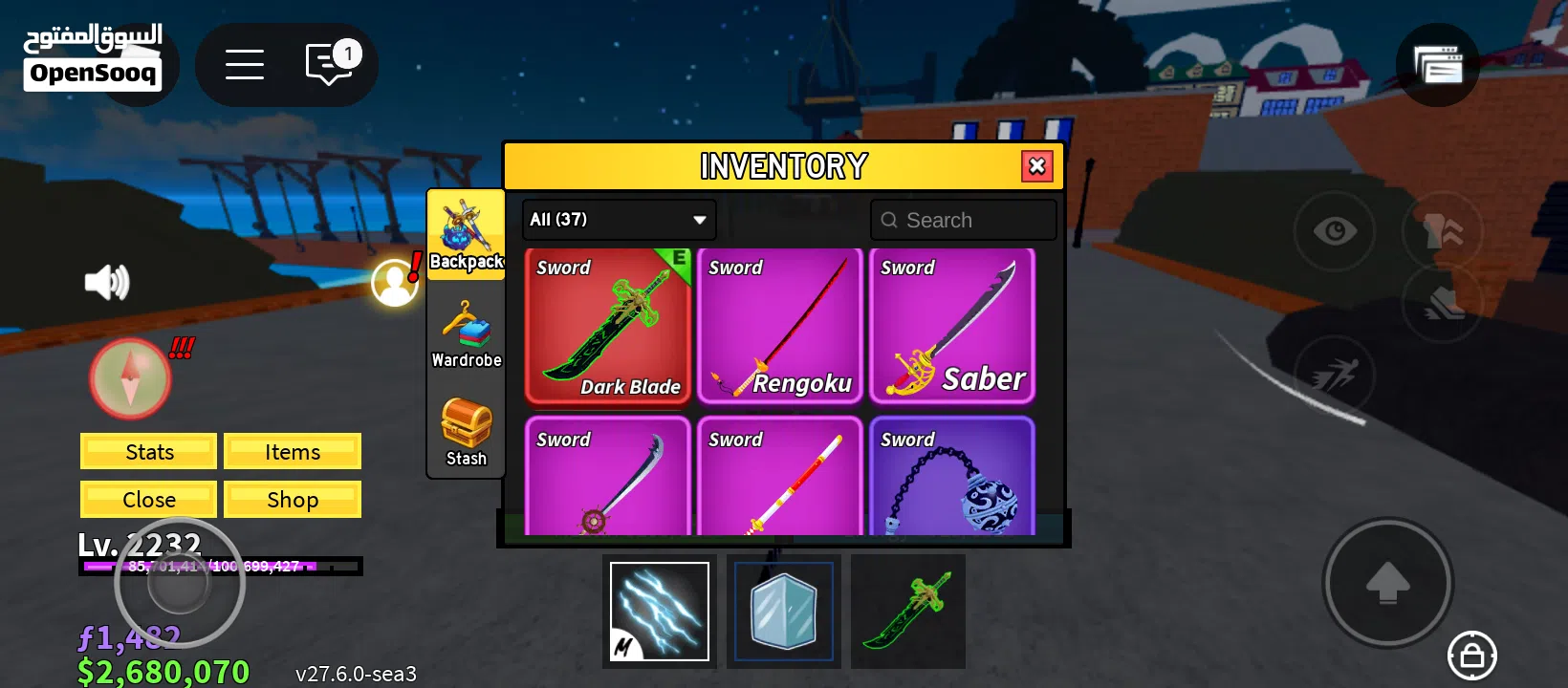Screen dimensions: 1568x688
Task: Equip the lightning claw hotbar slot
Action: pyautogui.click(x=660, y=612)
